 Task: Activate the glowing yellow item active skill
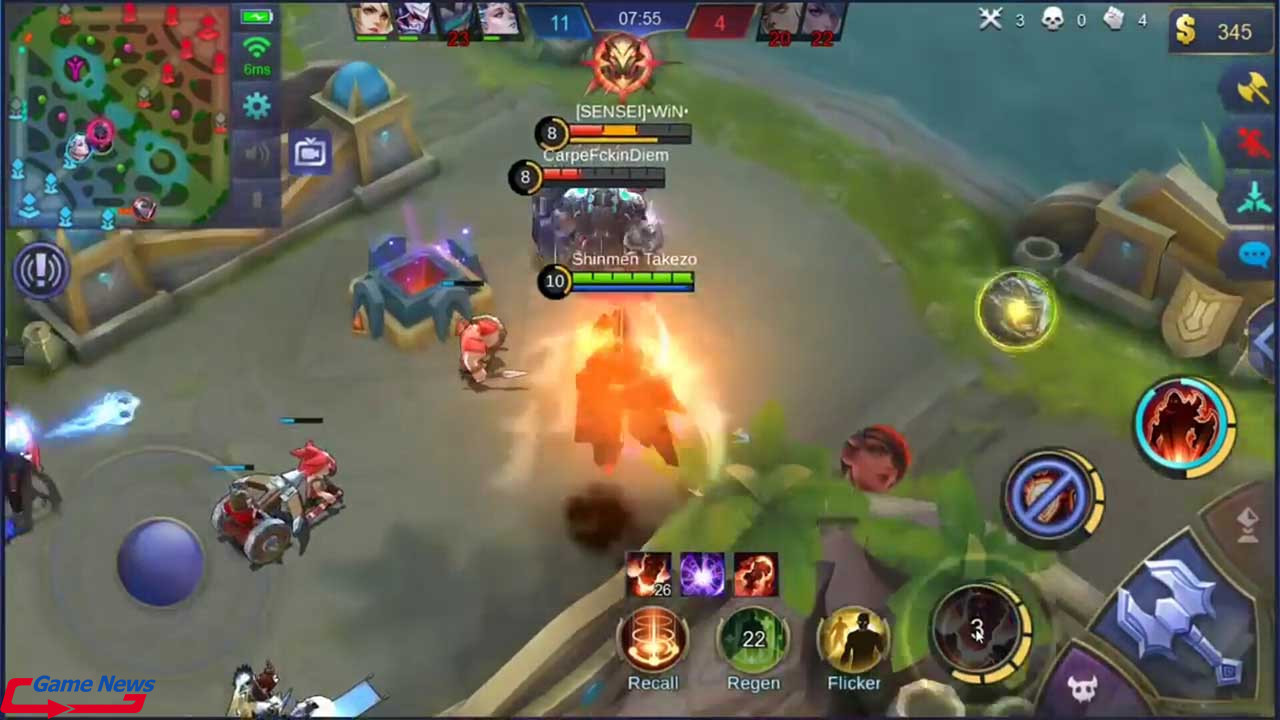[x=1016, y=311]
